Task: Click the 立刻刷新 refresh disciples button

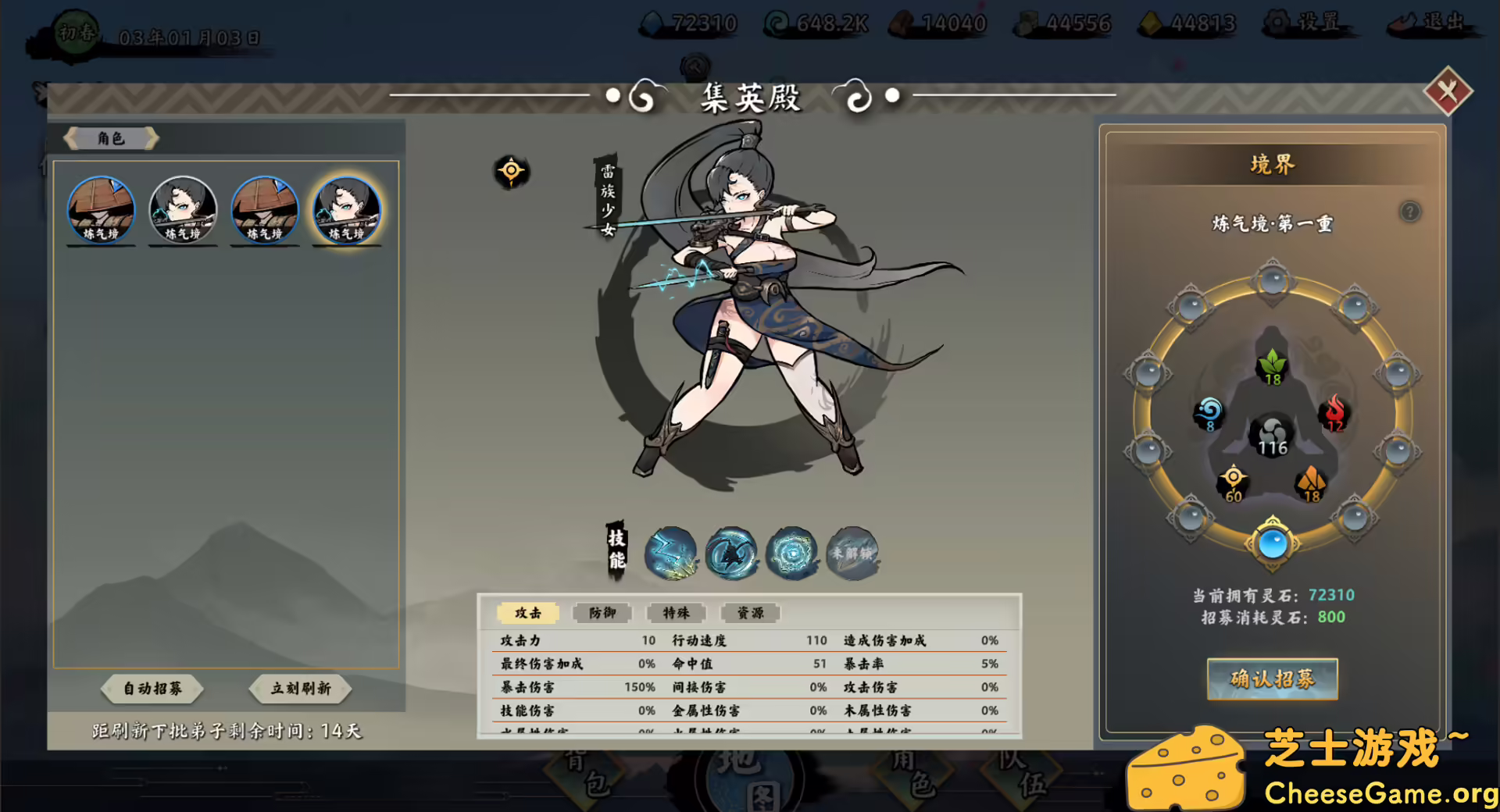Action: [300, 689]
